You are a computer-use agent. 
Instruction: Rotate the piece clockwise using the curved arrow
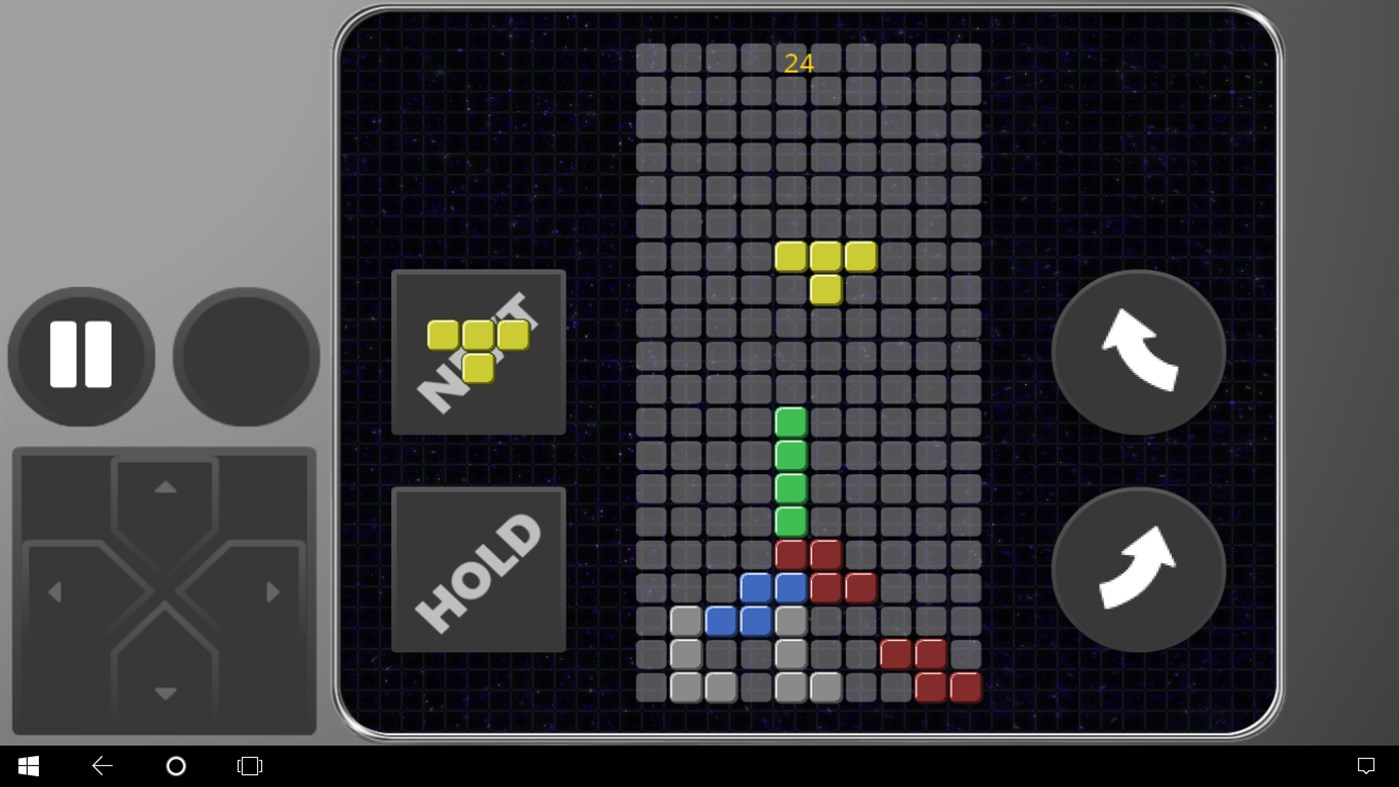pos(1137,569)
